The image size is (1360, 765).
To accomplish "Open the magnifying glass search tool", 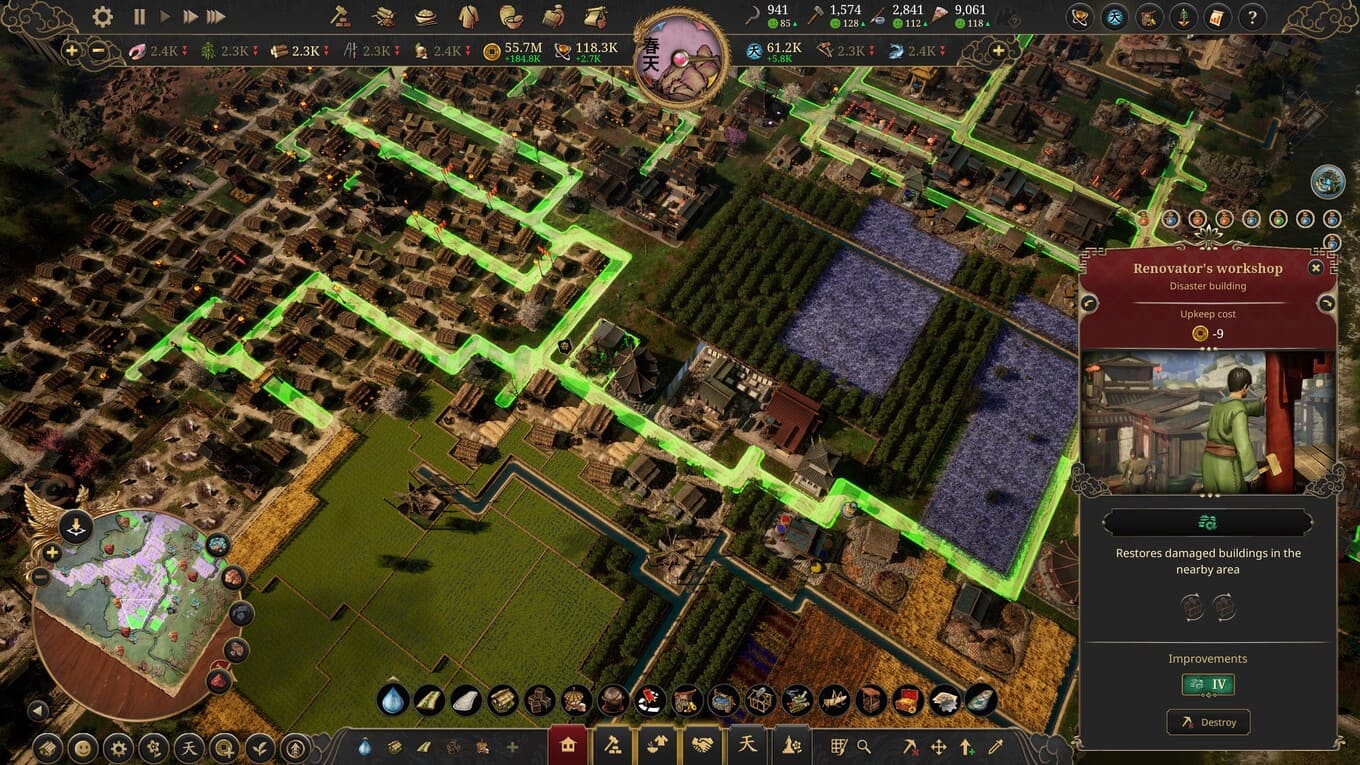I will coord(863,746).
